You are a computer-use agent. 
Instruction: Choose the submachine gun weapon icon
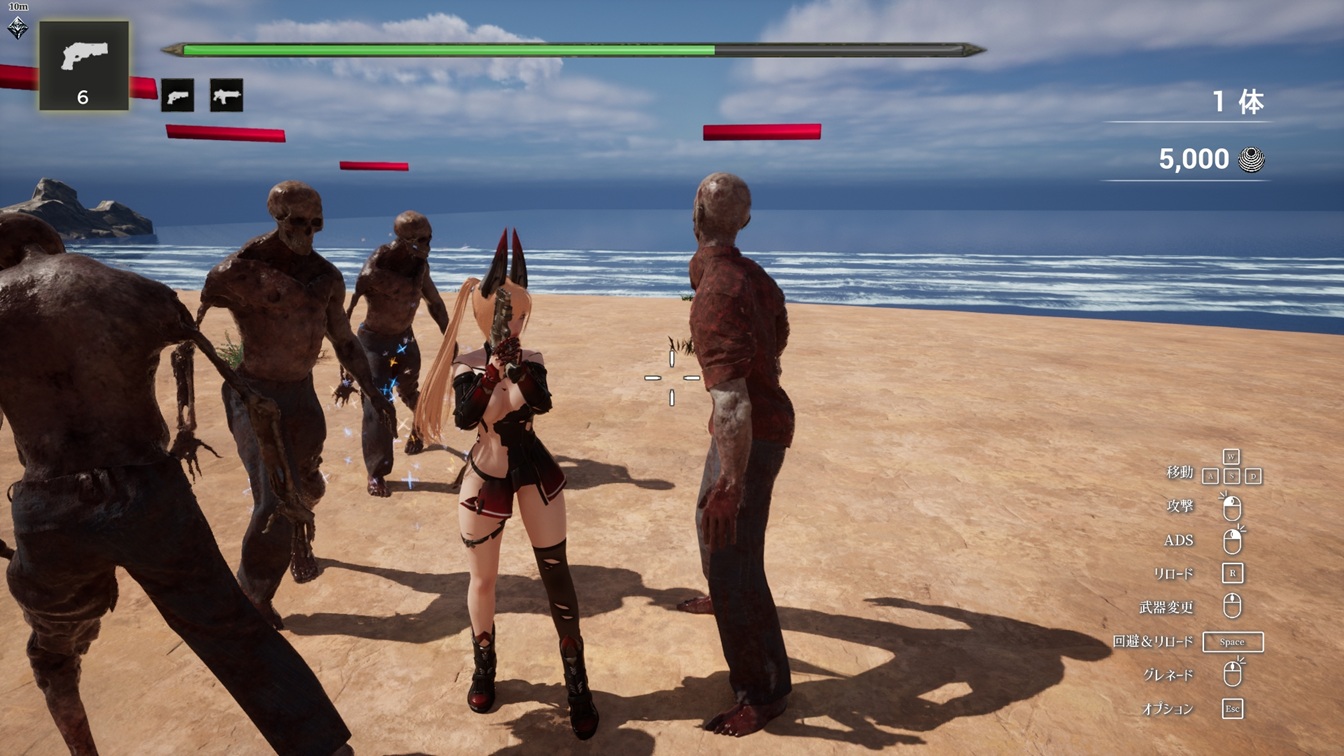point(226,96)
